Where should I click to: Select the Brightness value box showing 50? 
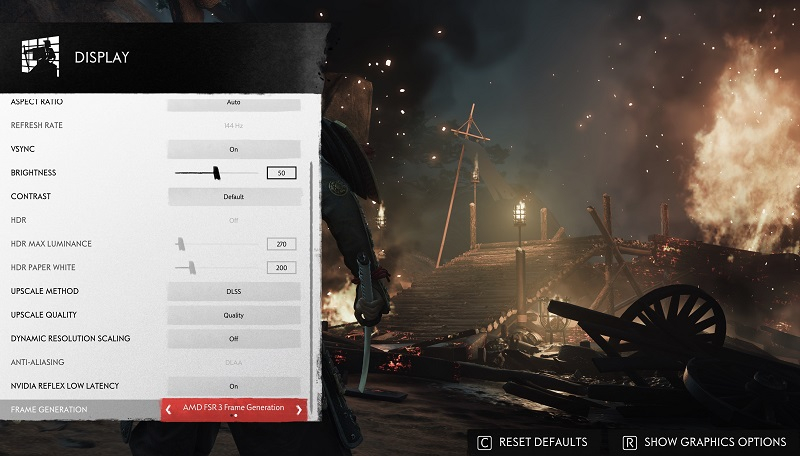pyautogui.click(x=281, y=173)
